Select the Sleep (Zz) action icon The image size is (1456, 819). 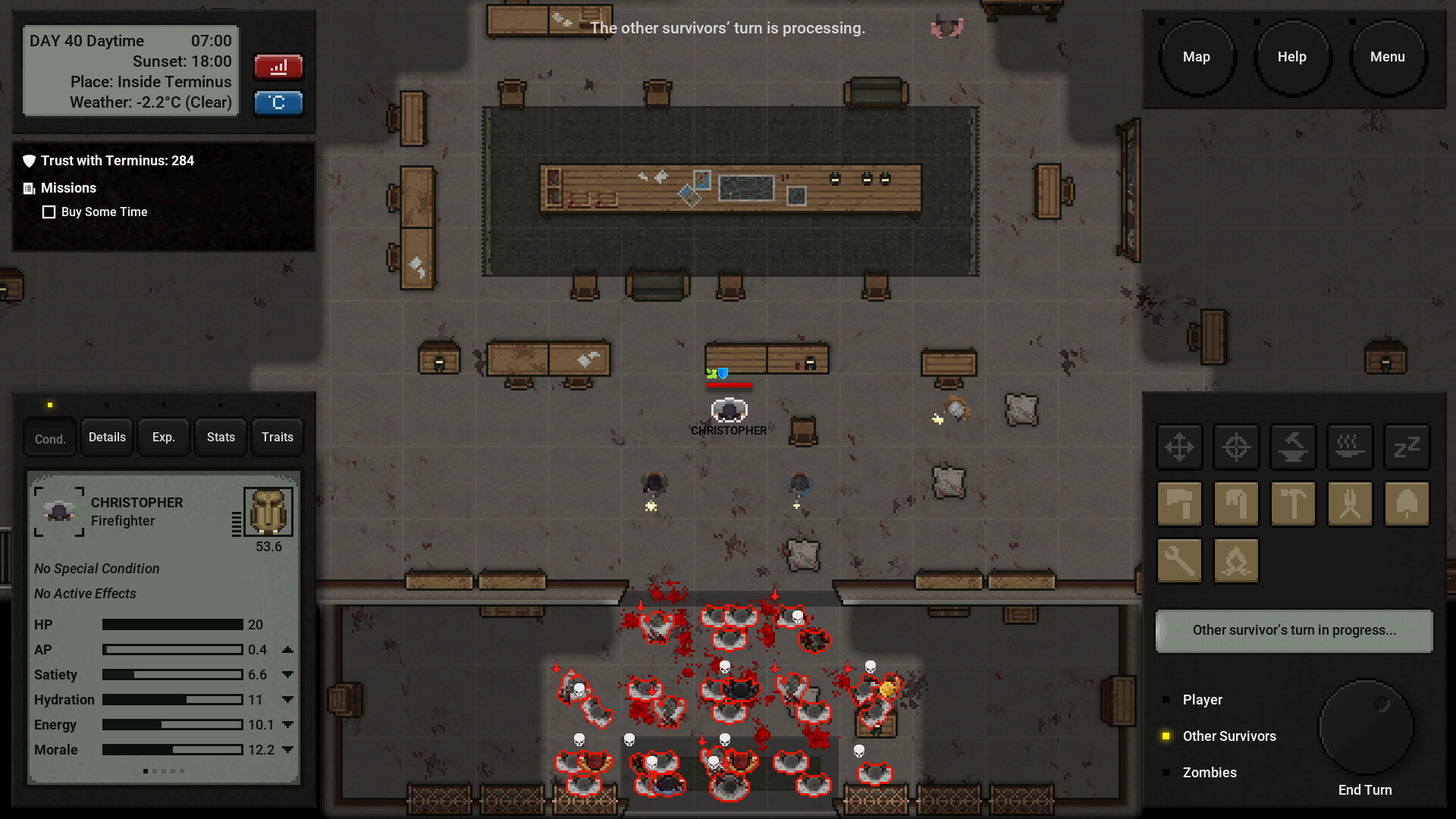pyautogui.click(x=1407, y=447)
